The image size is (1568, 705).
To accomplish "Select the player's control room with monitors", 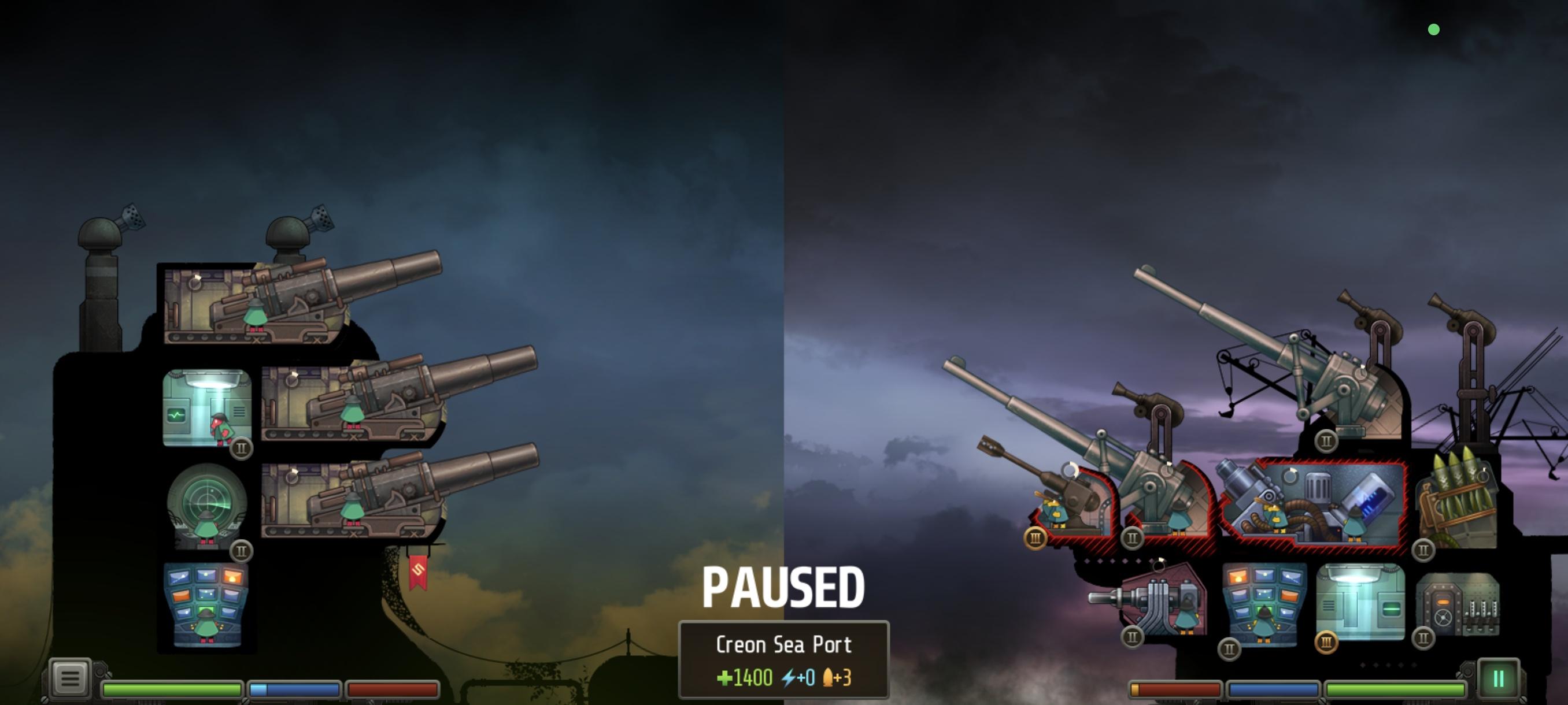I will [x=207, y=605].
